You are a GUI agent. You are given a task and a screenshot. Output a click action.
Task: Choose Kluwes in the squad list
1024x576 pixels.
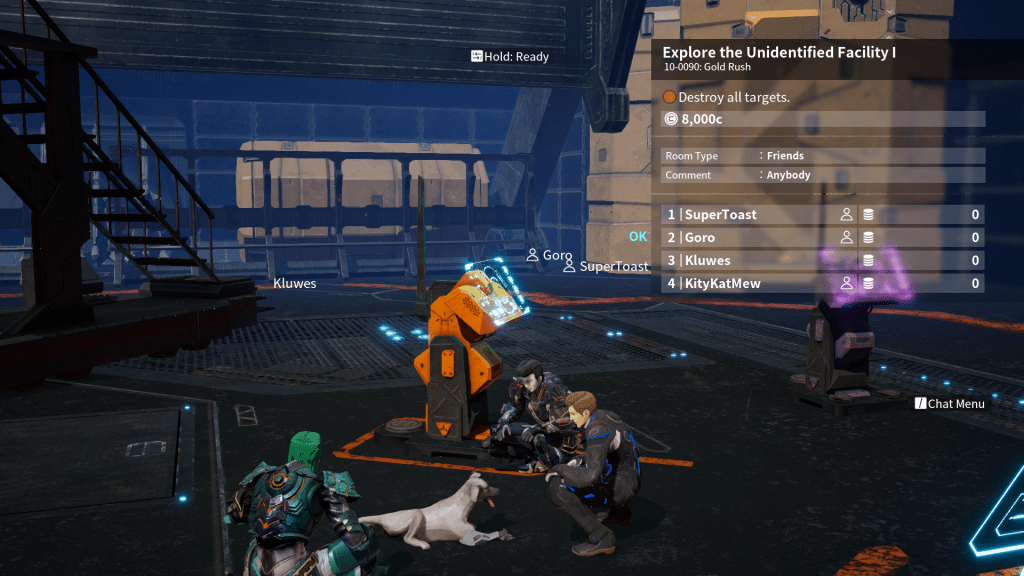(x=822, y=261)
